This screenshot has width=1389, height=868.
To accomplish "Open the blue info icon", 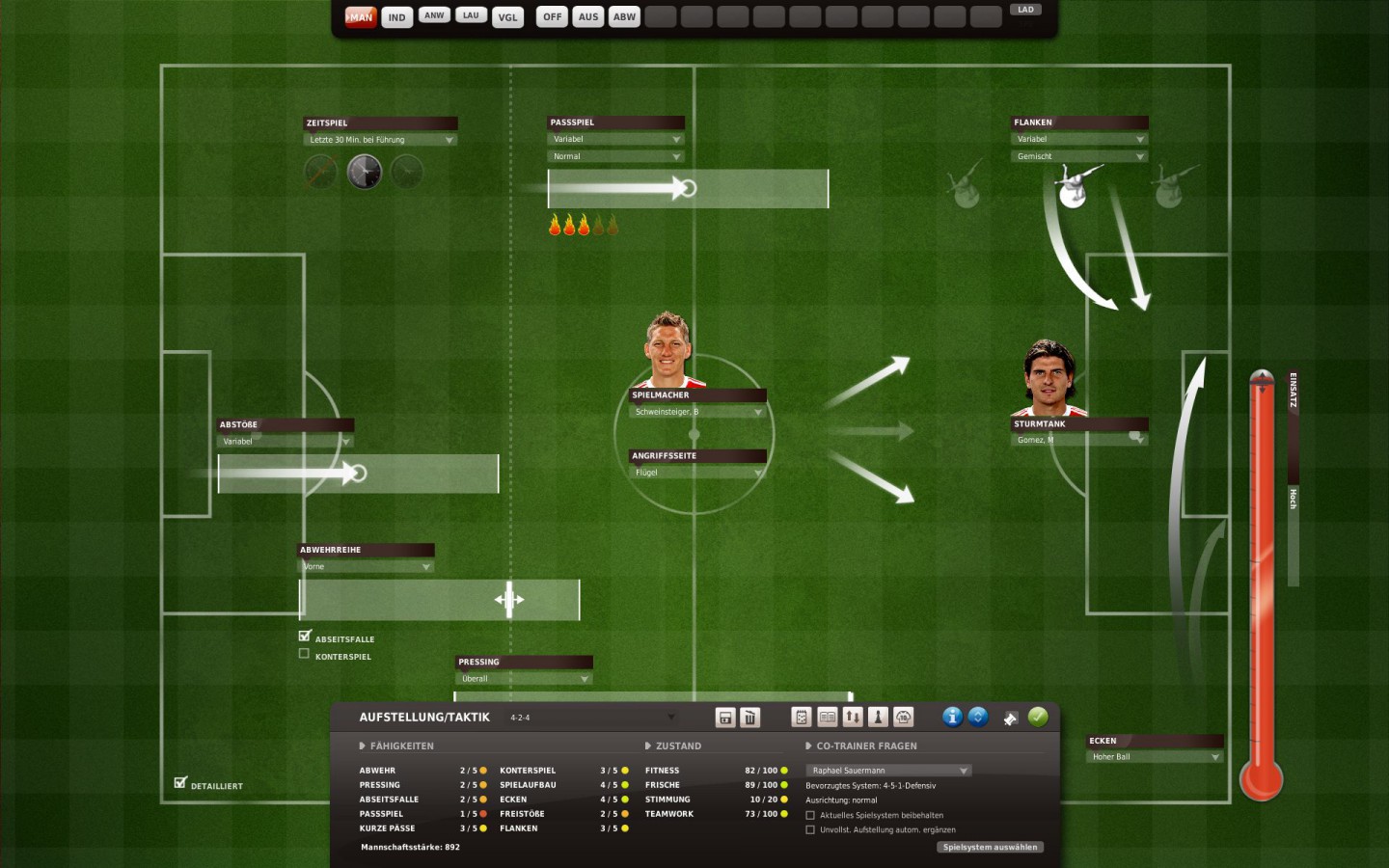I will pos(953,718).
